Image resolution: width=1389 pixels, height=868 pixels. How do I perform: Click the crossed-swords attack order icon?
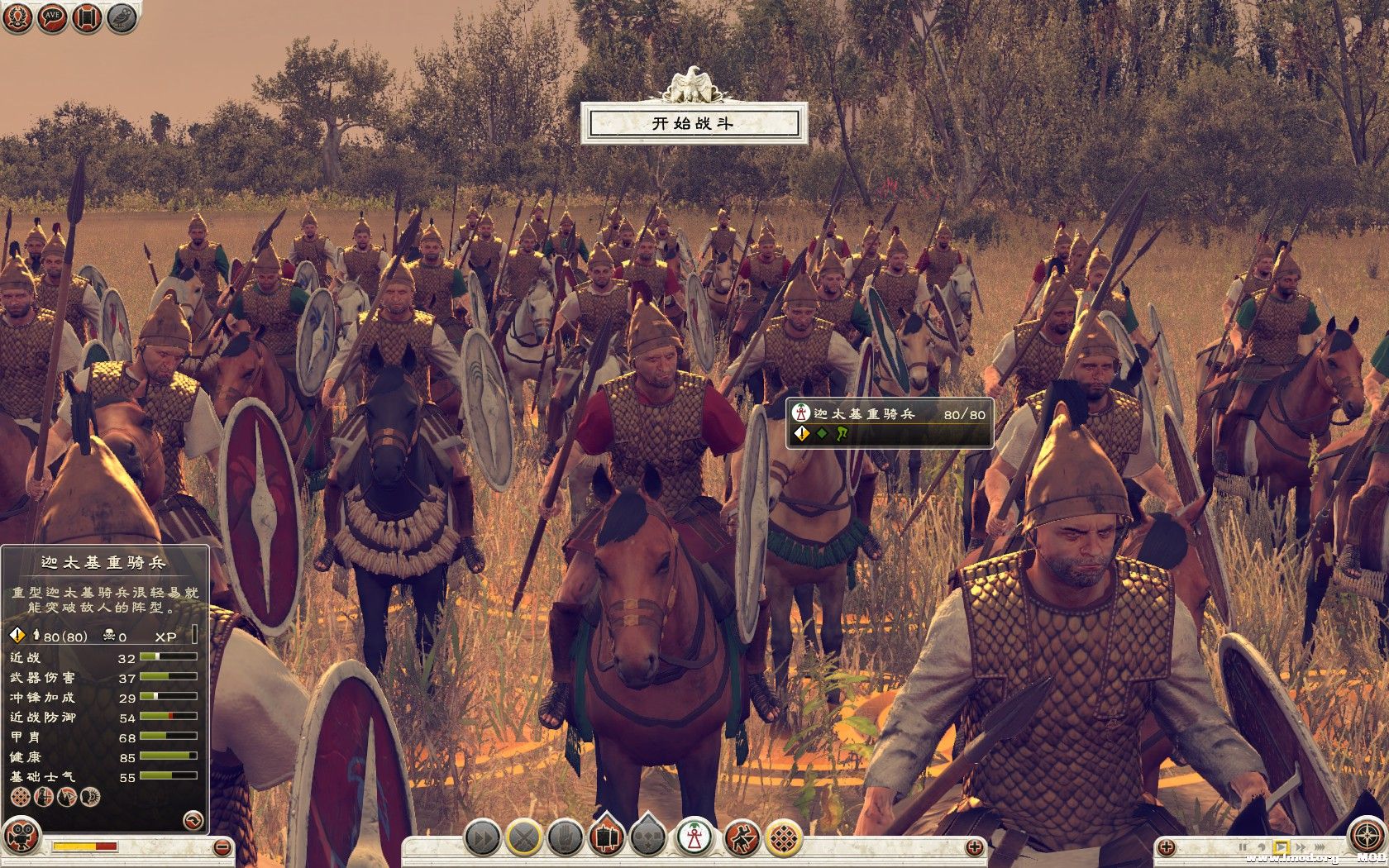[523, 838]
